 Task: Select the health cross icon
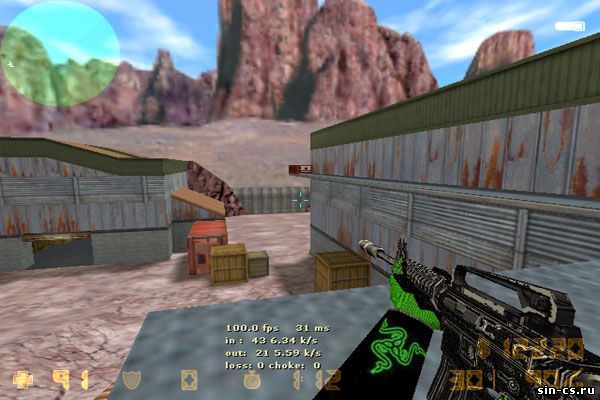(x=22, y=379)
